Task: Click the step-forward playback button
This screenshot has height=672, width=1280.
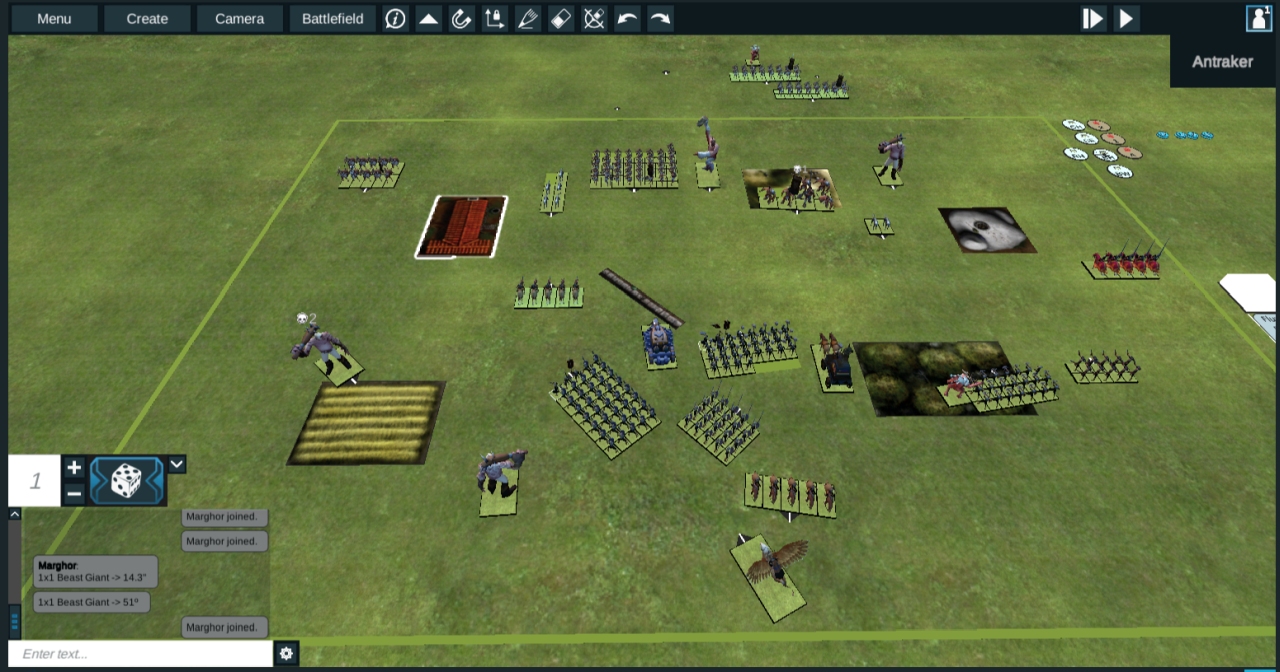Action: pos(1093,18)
